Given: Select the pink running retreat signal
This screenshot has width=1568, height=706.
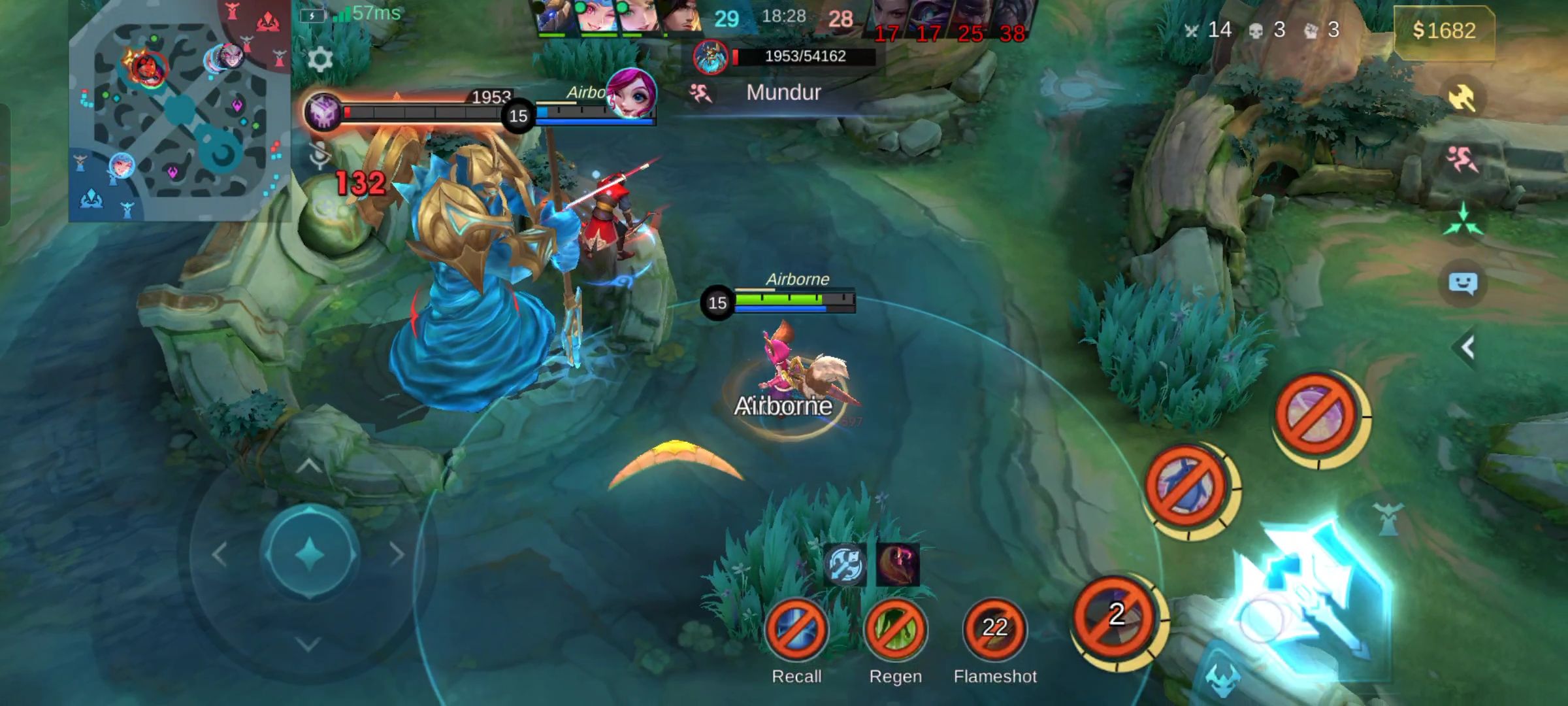Looking at the screenshot, I should point(1462,159).
